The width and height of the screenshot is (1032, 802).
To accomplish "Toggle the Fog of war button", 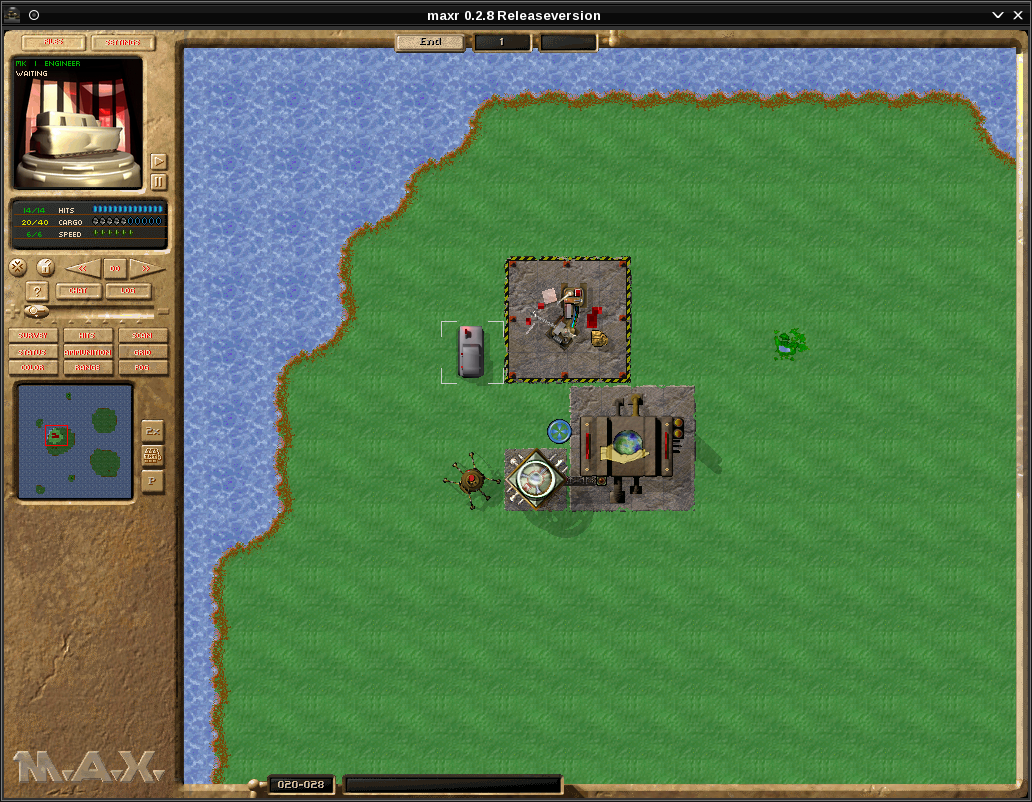I will [x=143, y=368].
